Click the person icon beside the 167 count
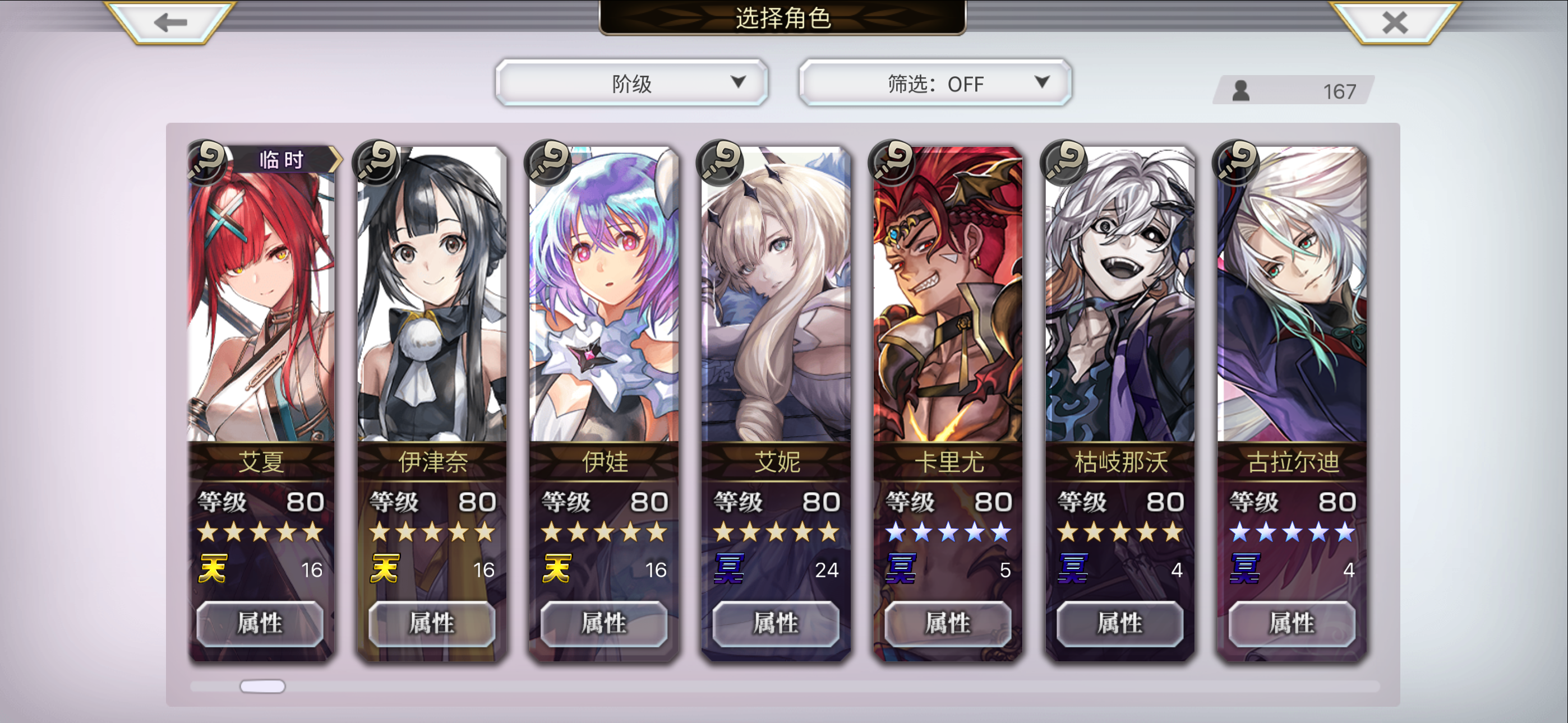This screenshot has width=1568, height=723. pos(1242,90)
